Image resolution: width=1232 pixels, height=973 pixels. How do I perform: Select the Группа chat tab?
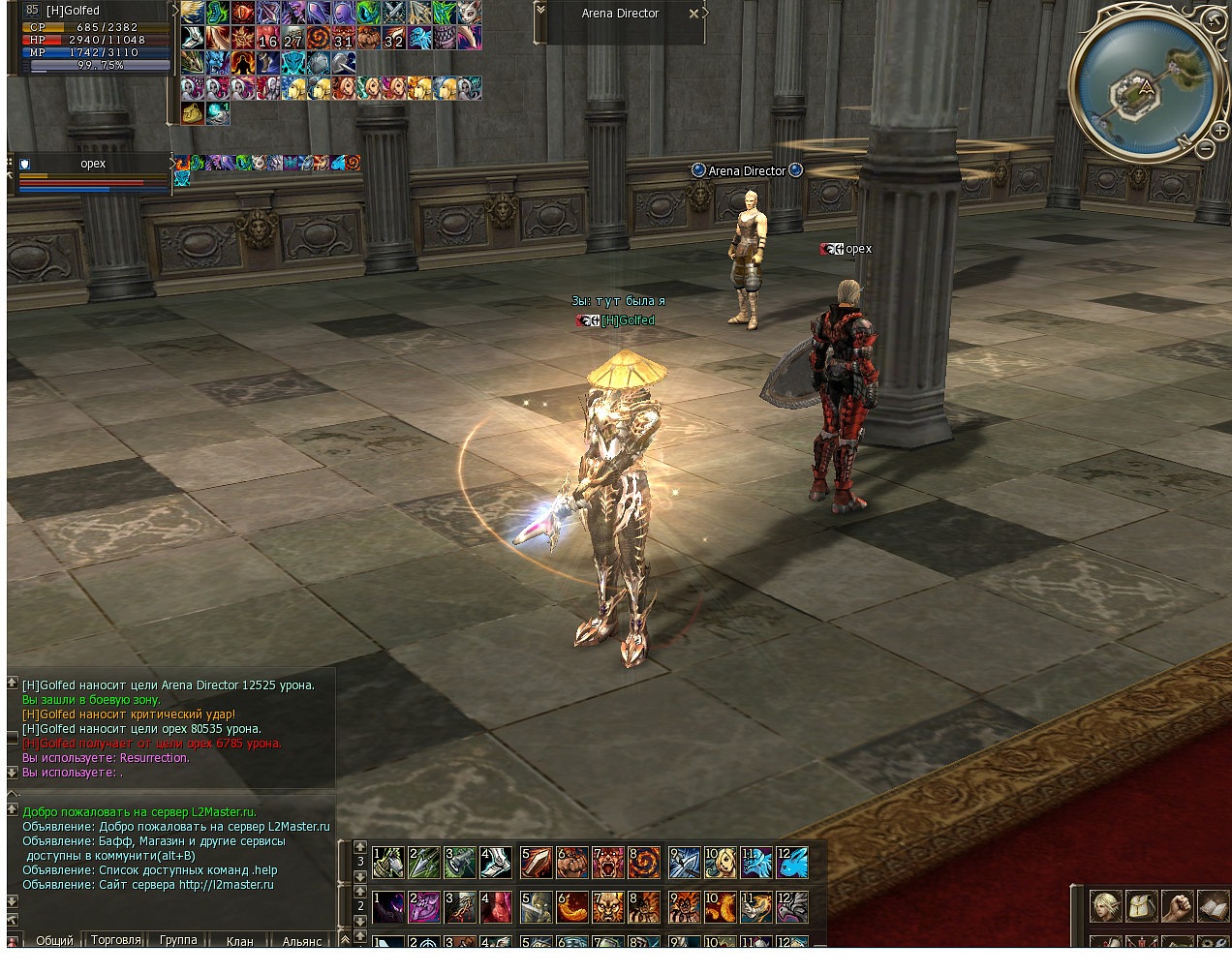178,940
